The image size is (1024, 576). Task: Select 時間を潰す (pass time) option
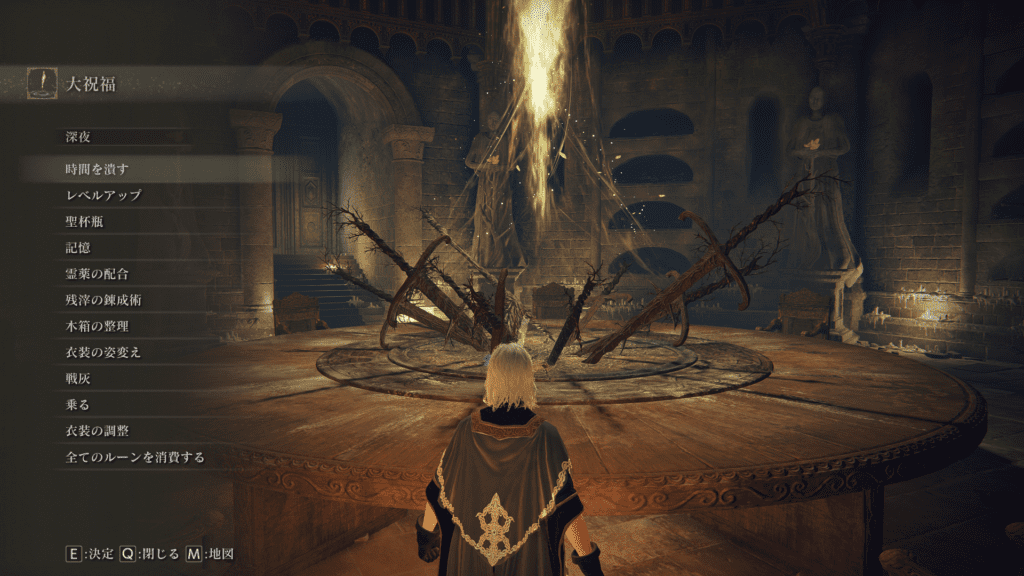95,169
